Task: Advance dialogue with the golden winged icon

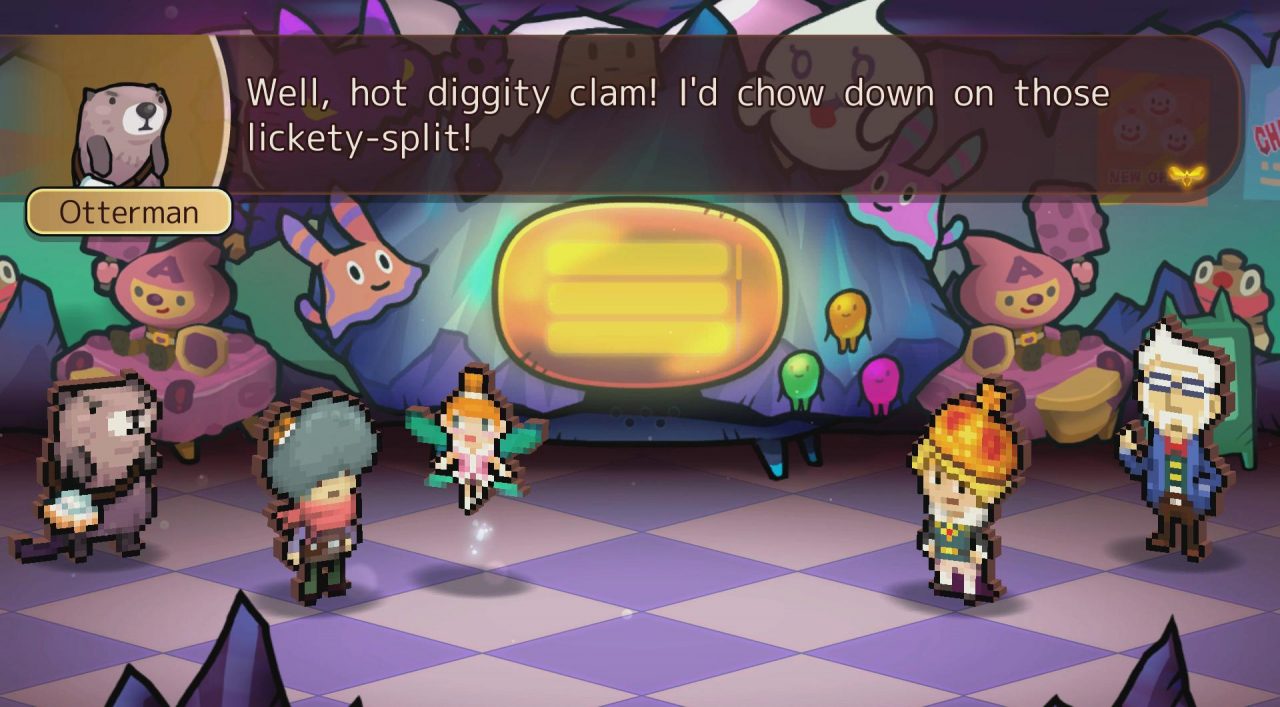Action: click(x=1186, y=175)
